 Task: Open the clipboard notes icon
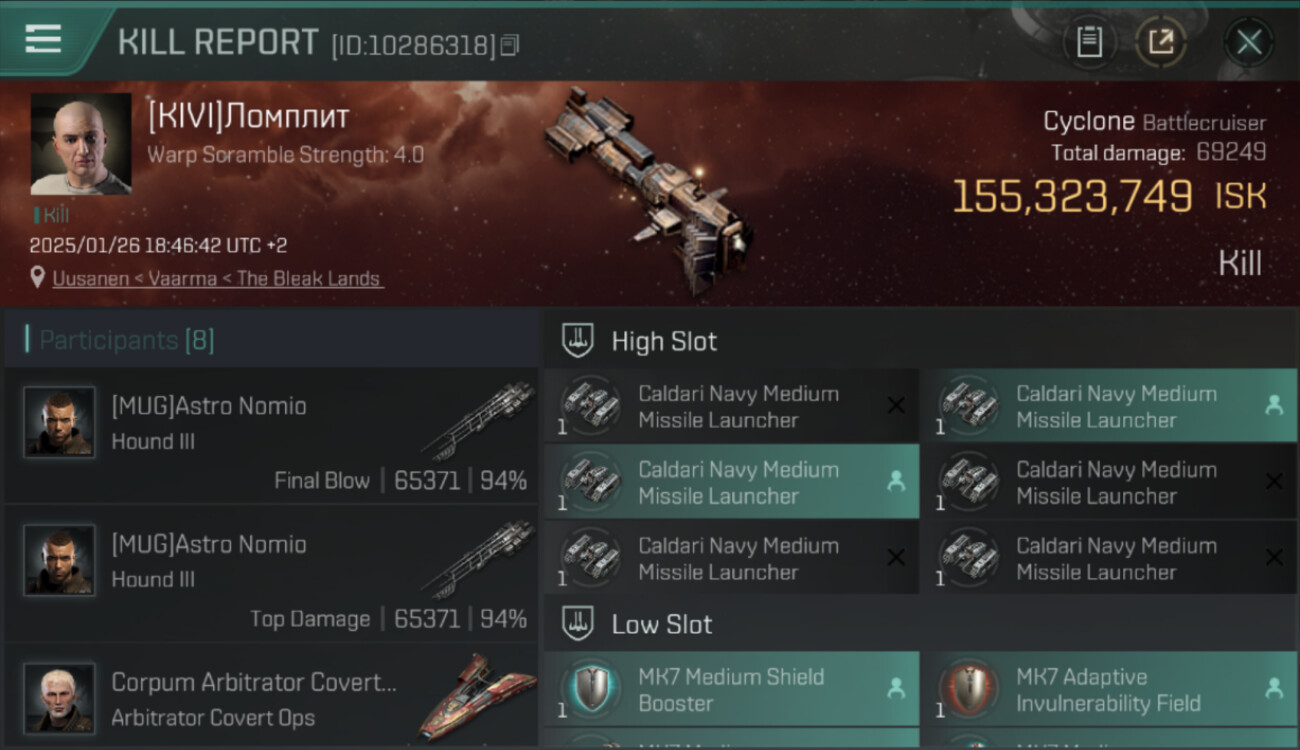click(1089, 42)
